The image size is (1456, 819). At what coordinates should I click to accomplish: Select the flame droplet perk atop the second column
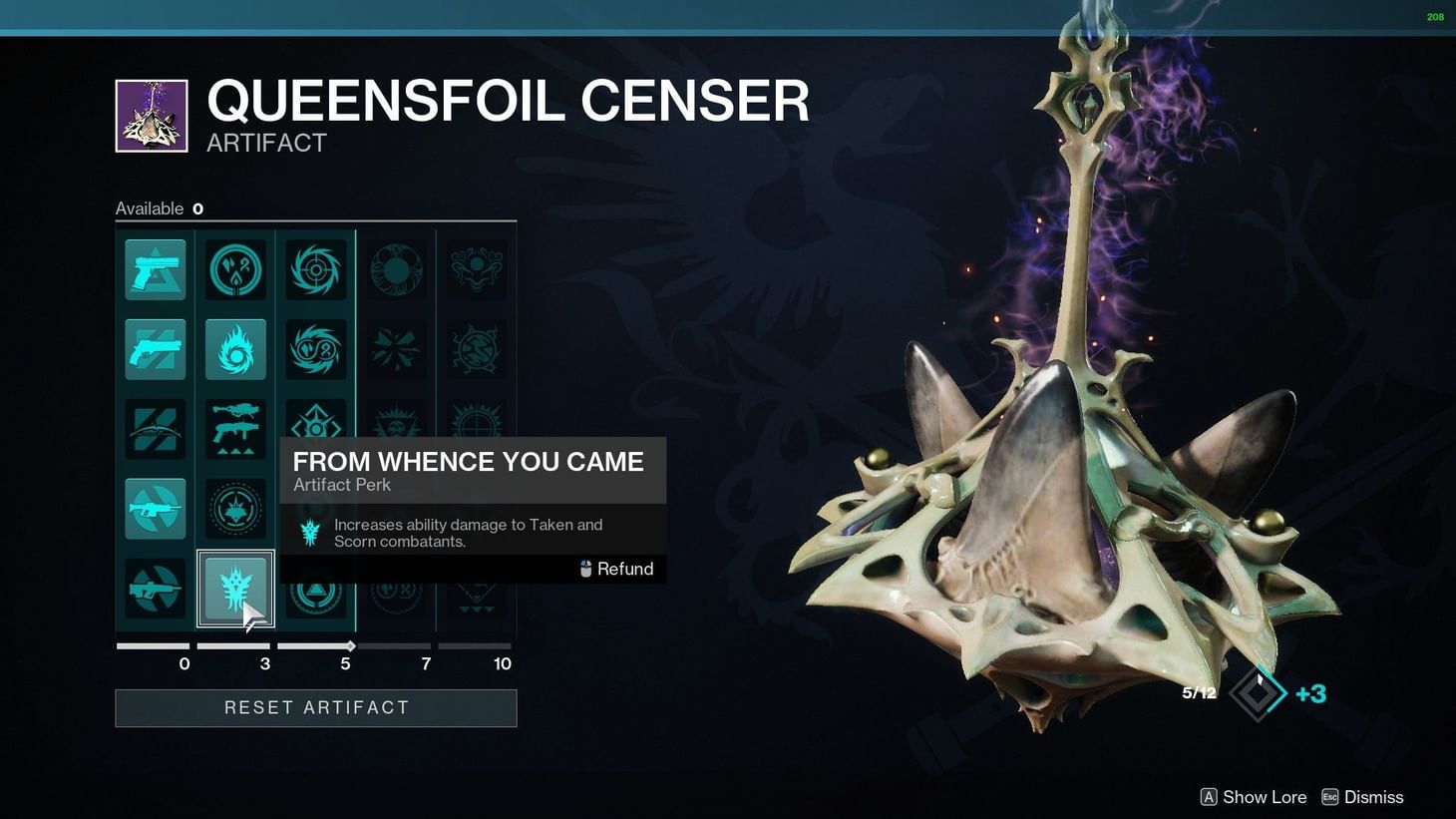(235, 269)
